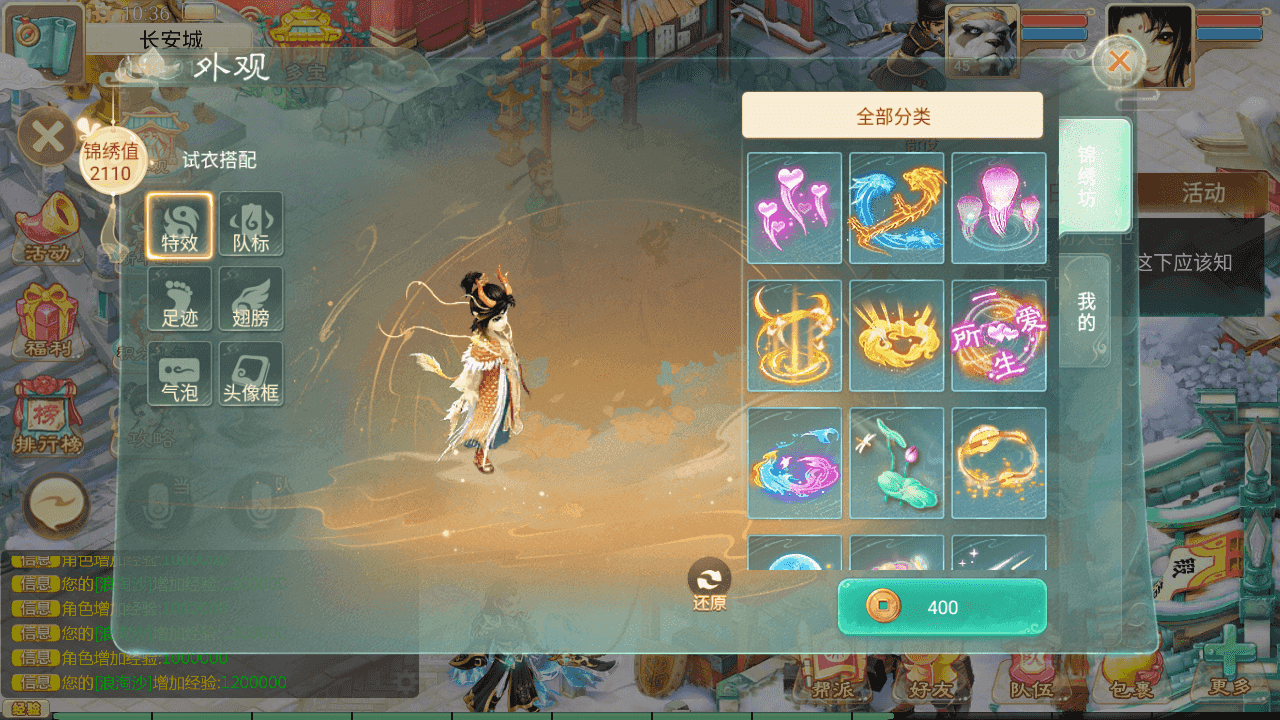The width and height of the screenshot is (1280, 720).
Task: Open the 足迹 footprints category
Action: [180, 299]
